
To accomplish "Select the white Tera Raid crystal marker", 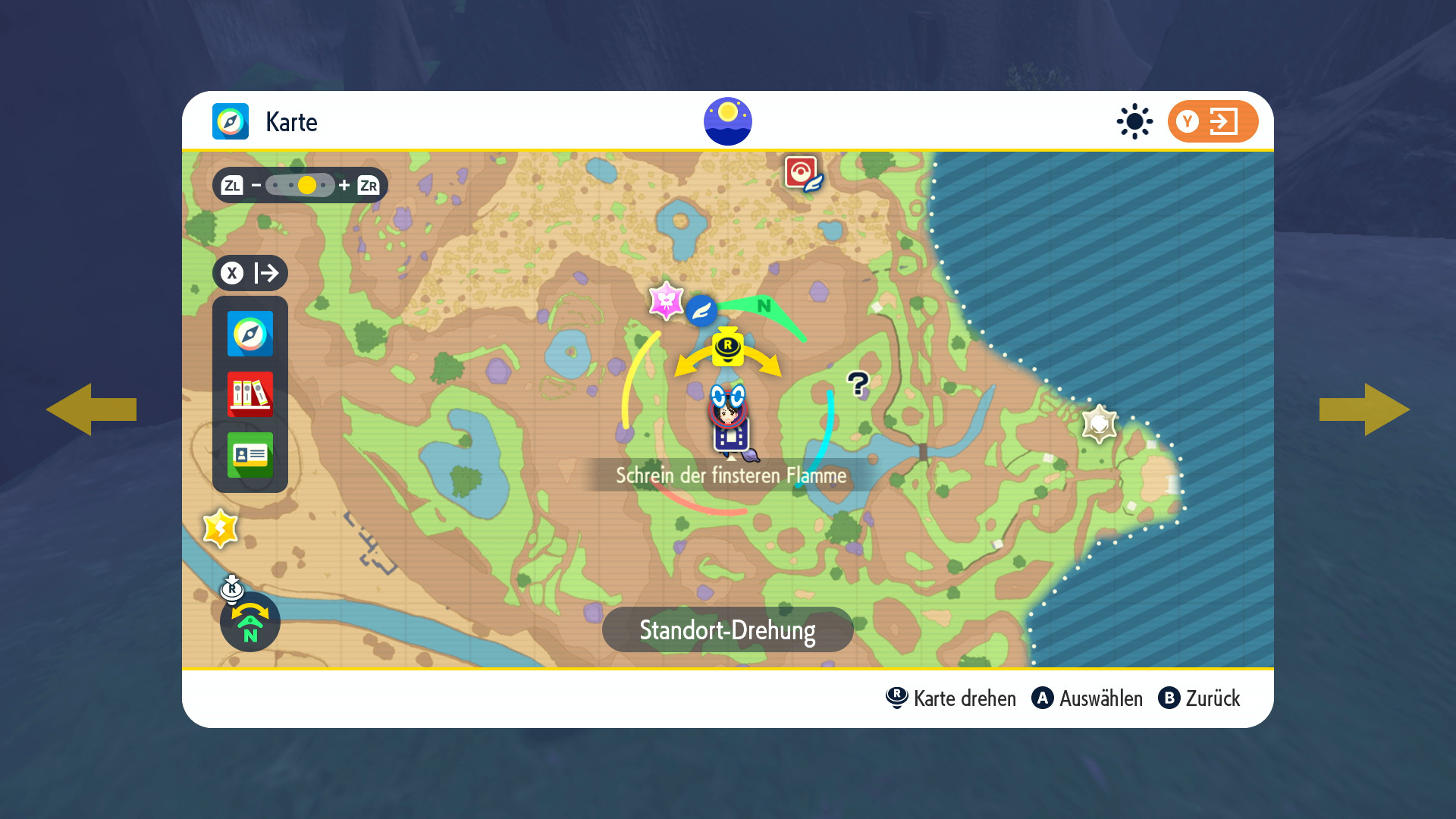I will 1099,423.
